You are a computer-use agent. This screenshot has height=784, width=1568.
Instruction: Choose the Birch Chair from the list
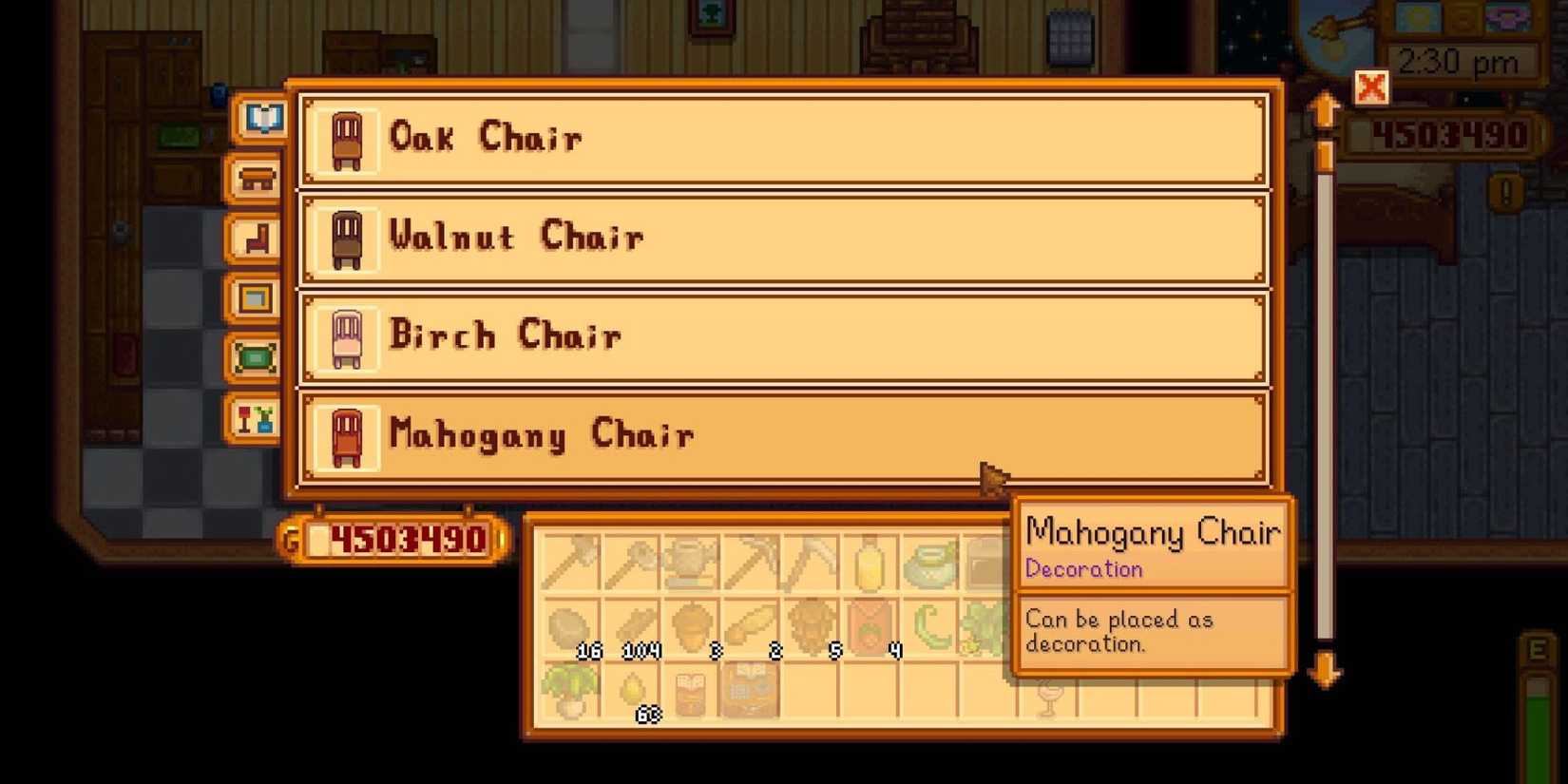pos(781,336)
